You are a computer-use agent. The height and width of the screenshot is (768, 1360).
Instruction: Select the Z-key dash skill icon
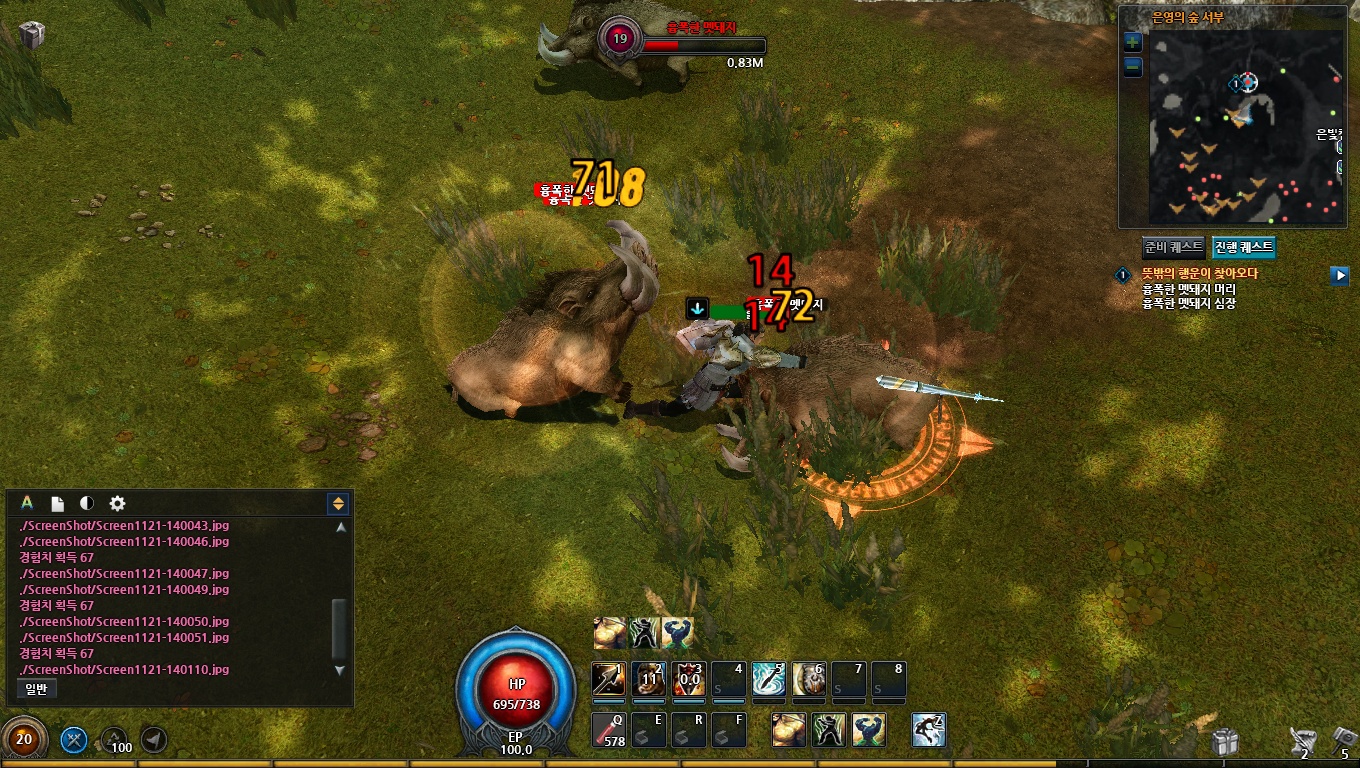[929, 730]
